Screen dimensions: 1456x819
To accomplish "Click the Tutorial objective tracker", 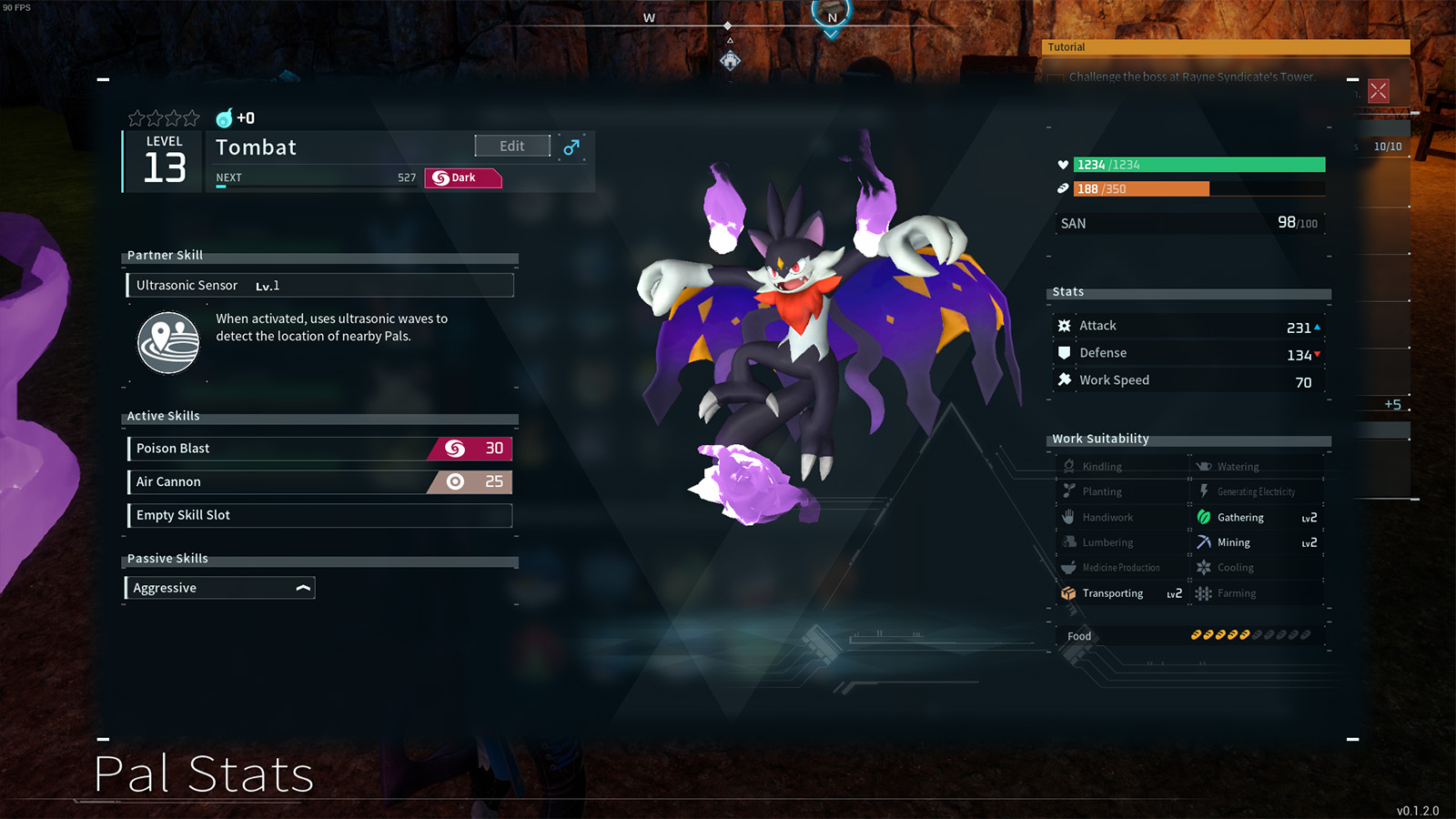I will [x=1225, y=47].
